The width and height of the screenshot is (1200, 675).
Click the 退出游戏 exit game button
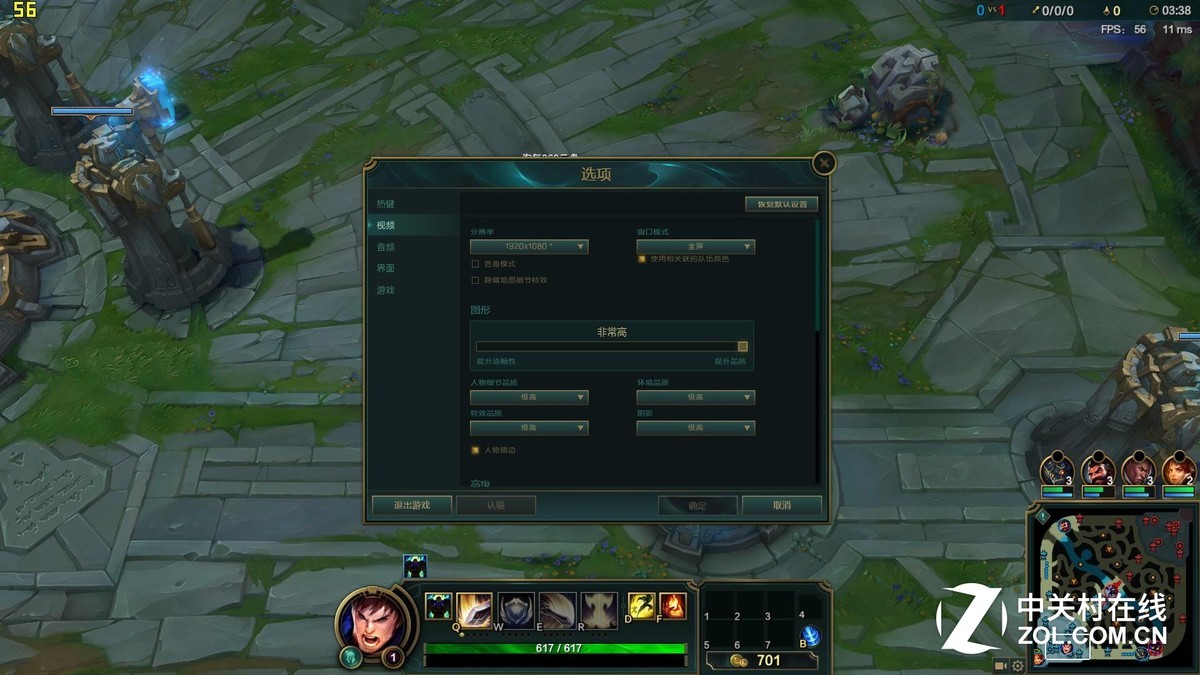[x=411, y=505]
